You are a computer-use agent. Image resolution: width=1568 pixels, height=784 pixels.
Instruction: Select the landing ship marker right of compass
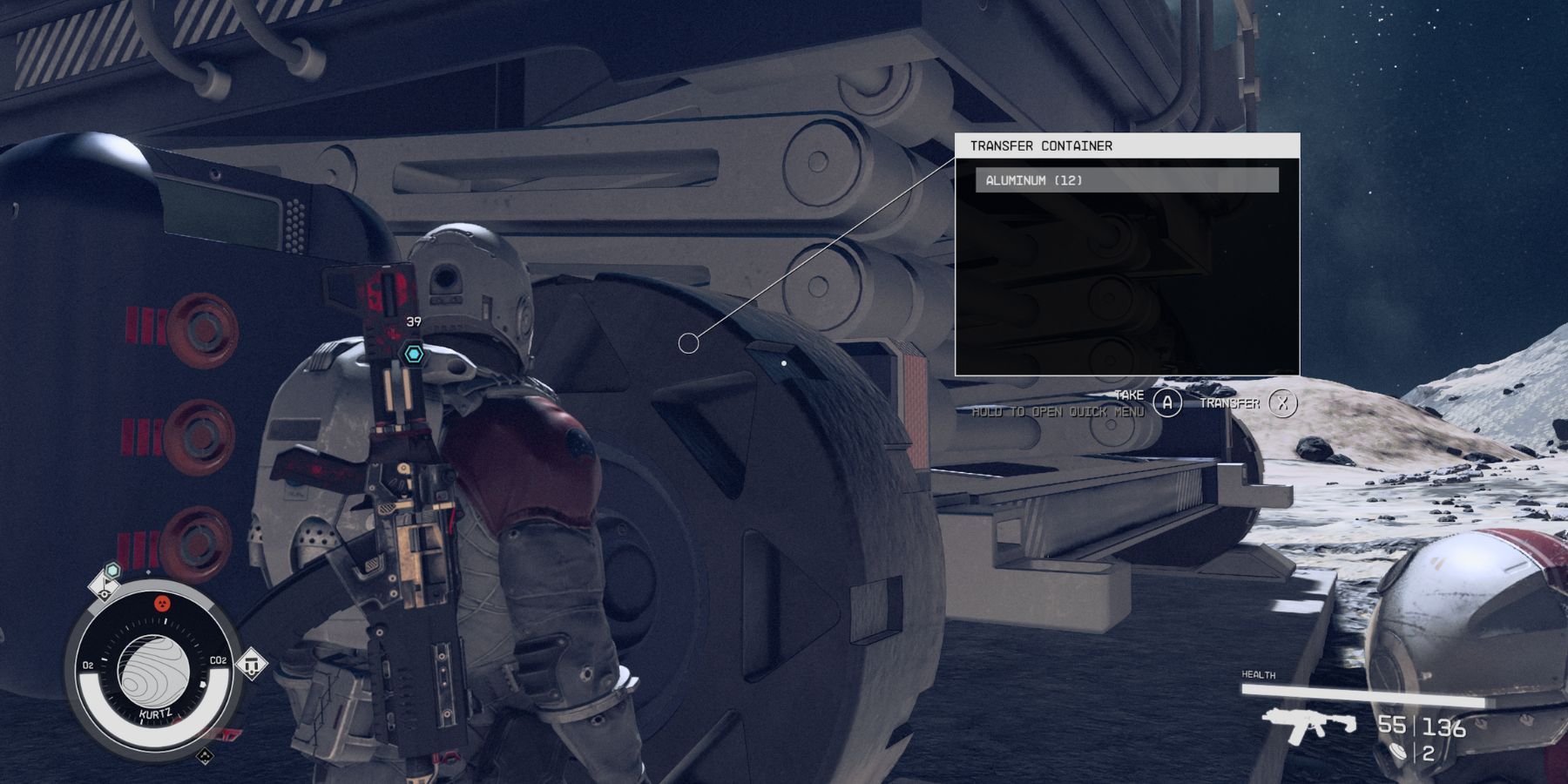click(x=252, y=666)
